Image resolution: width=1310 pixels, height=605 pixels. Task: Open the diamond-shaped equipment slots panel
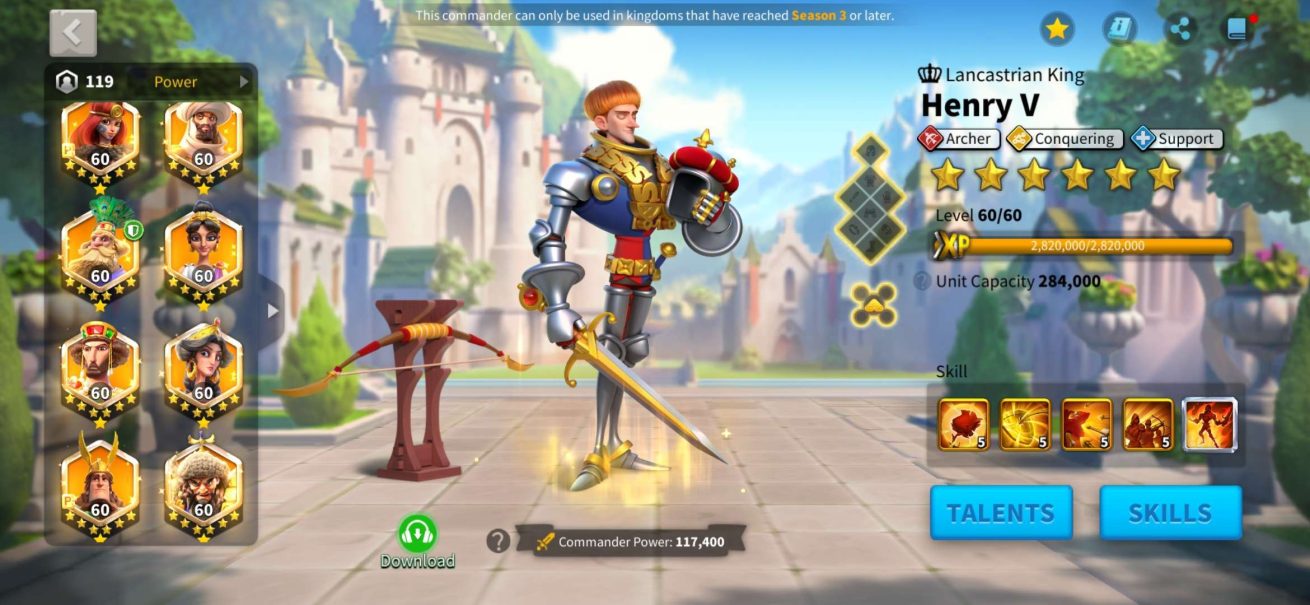[x=869, y=198]
